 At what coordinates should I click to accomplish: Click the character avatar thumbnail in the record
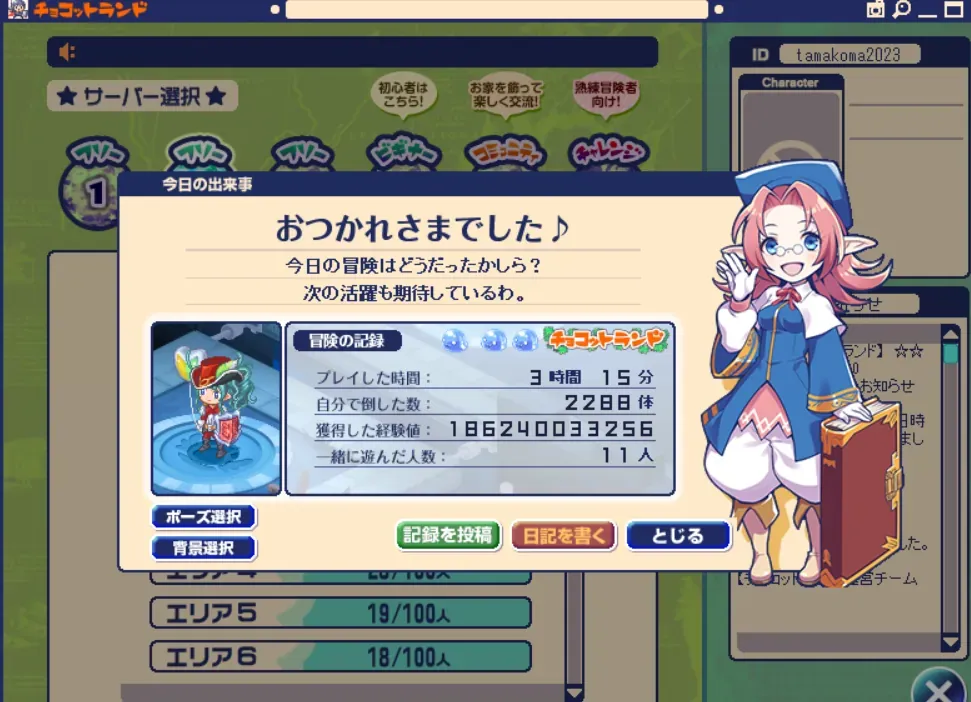click(x=216, y=408)
